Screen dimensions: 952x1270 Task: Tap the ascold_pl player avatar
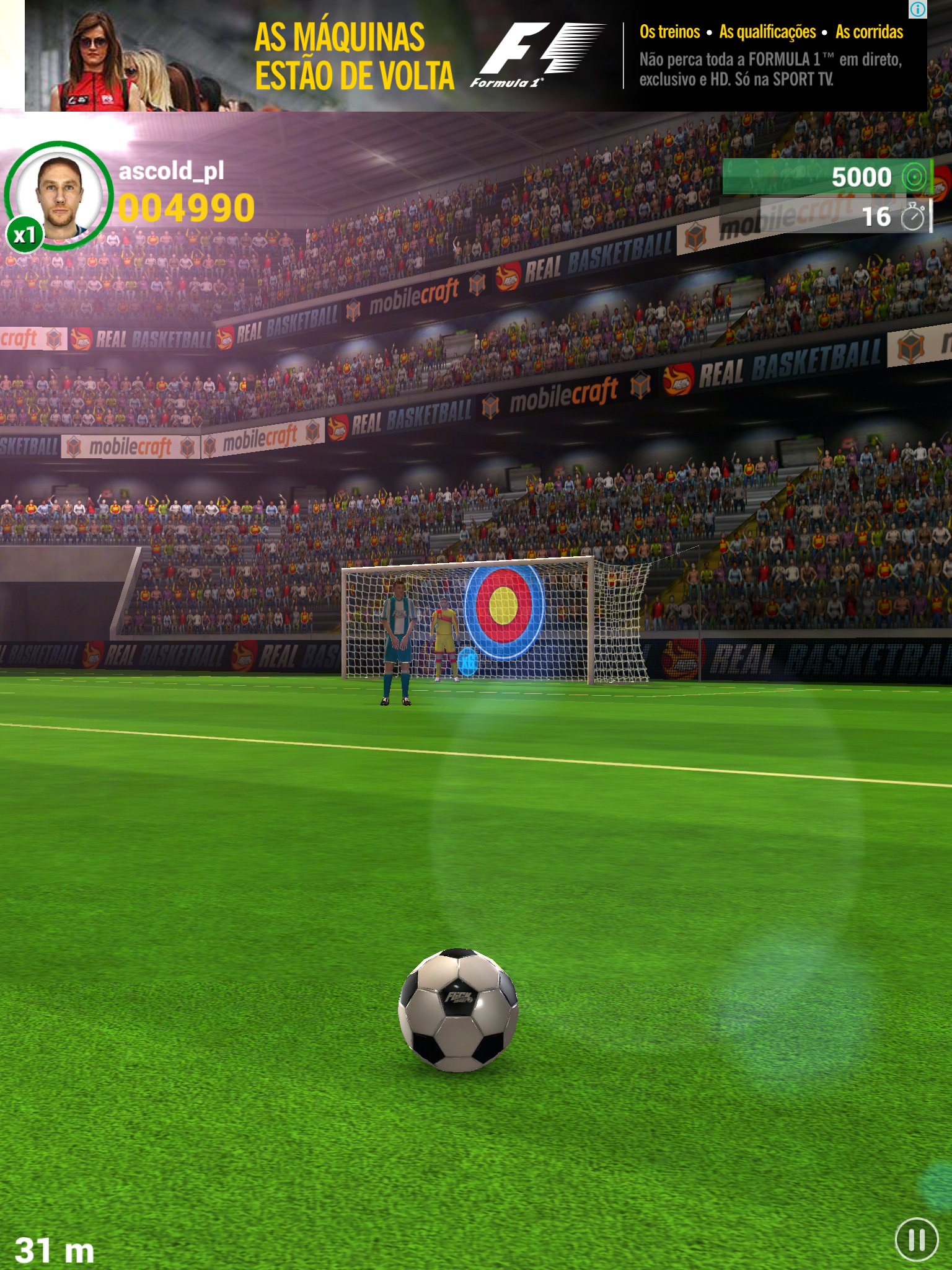(59, 196)
